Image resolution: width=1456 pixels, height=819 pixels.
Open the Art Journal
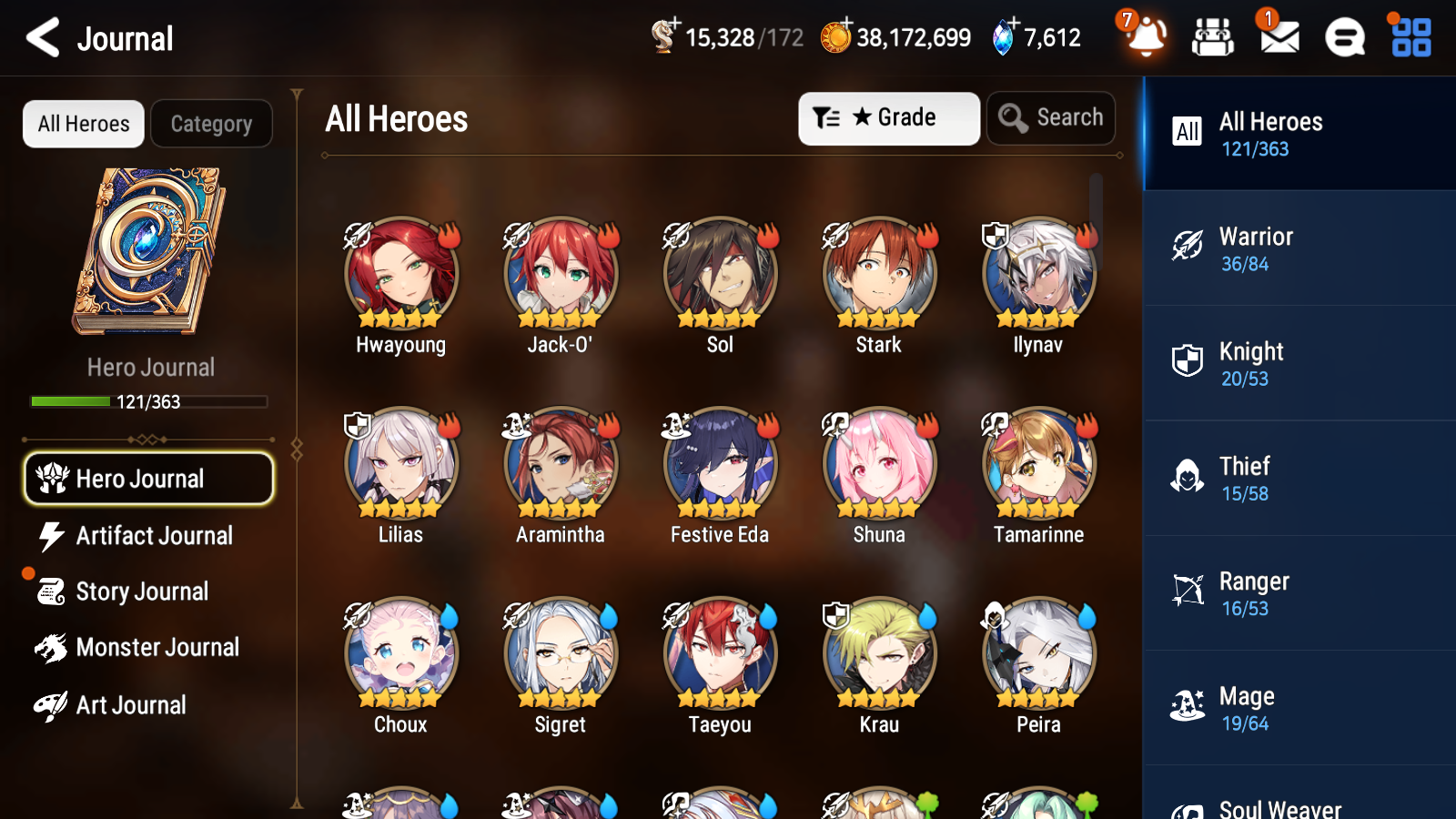click(130, 704)
